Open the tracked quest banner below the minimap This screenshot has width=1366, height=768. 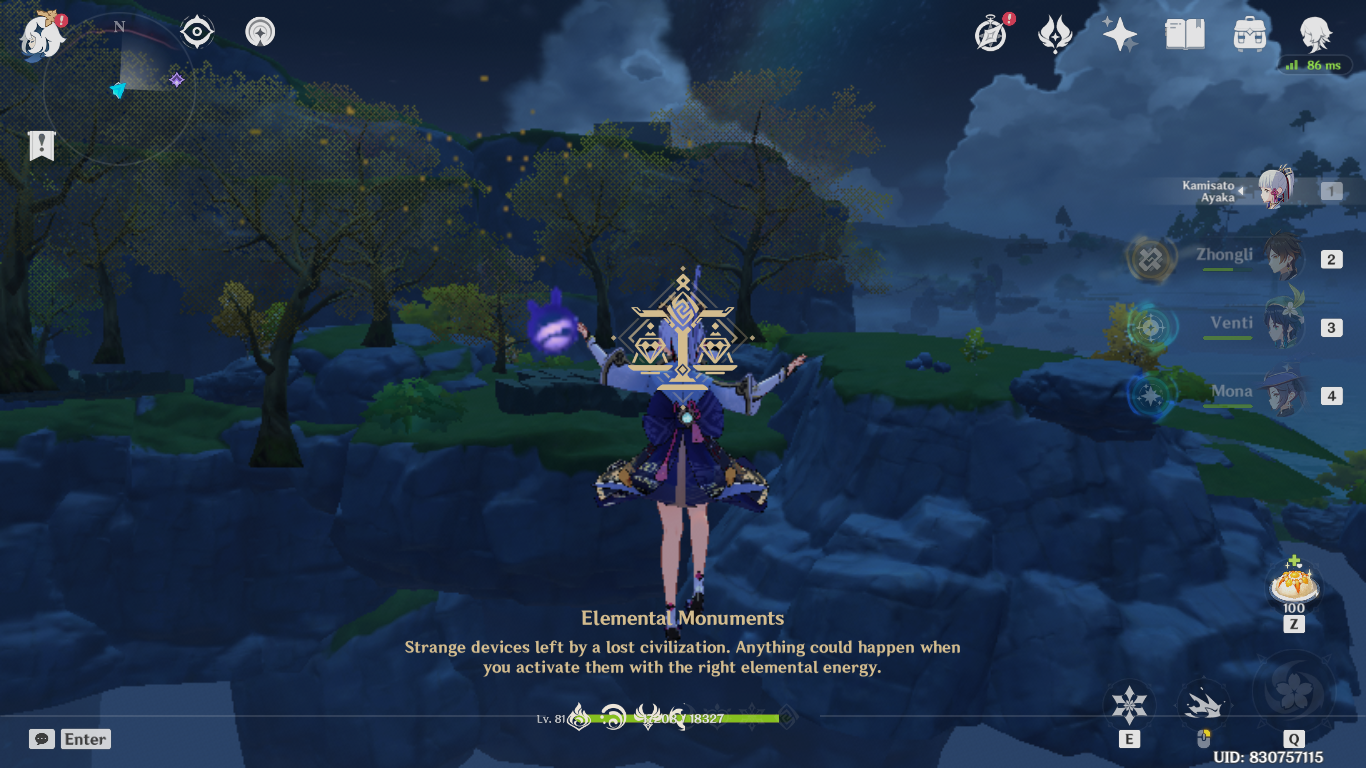(40, 145)
